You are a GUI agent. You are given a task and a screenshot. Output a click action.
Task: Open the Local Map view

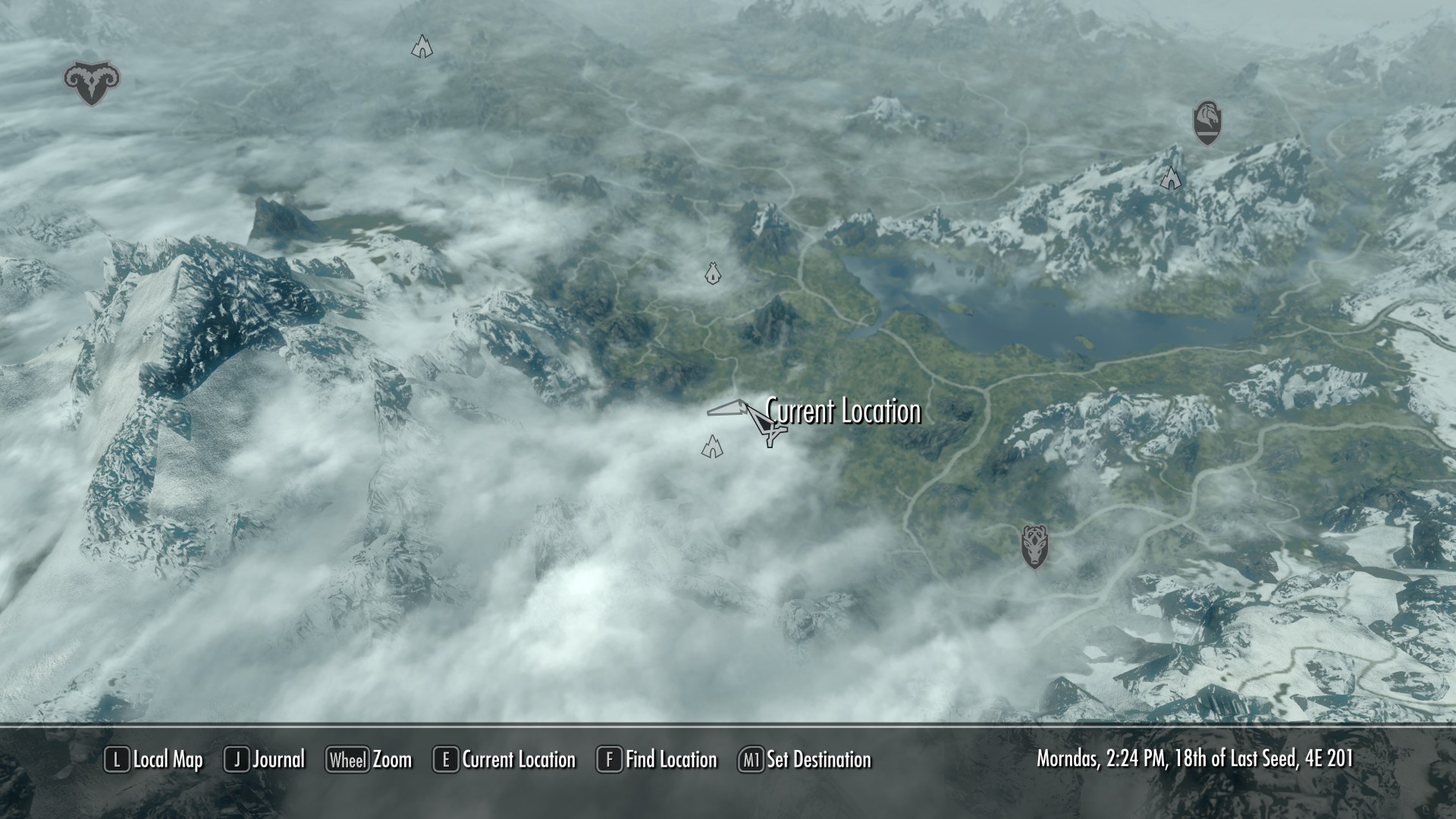point(154,760)
